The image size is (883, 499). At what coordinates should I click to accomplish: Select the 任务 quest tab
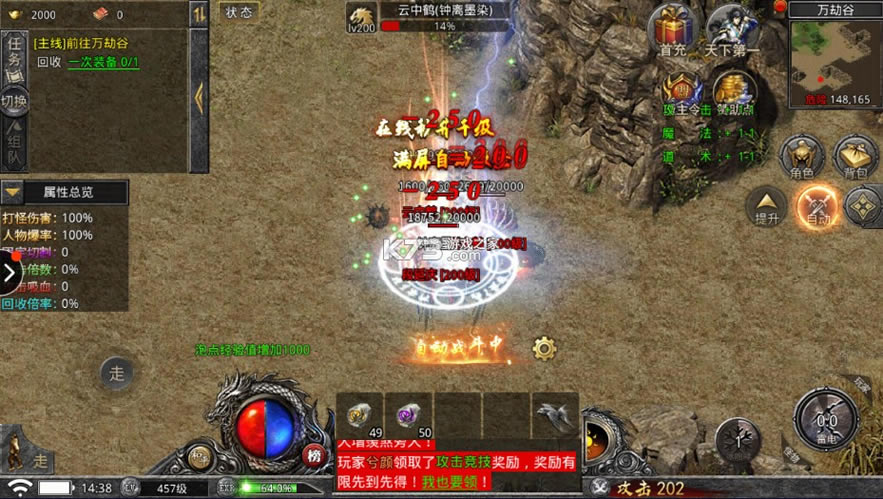pyautogui.click(x=14, y=58)
